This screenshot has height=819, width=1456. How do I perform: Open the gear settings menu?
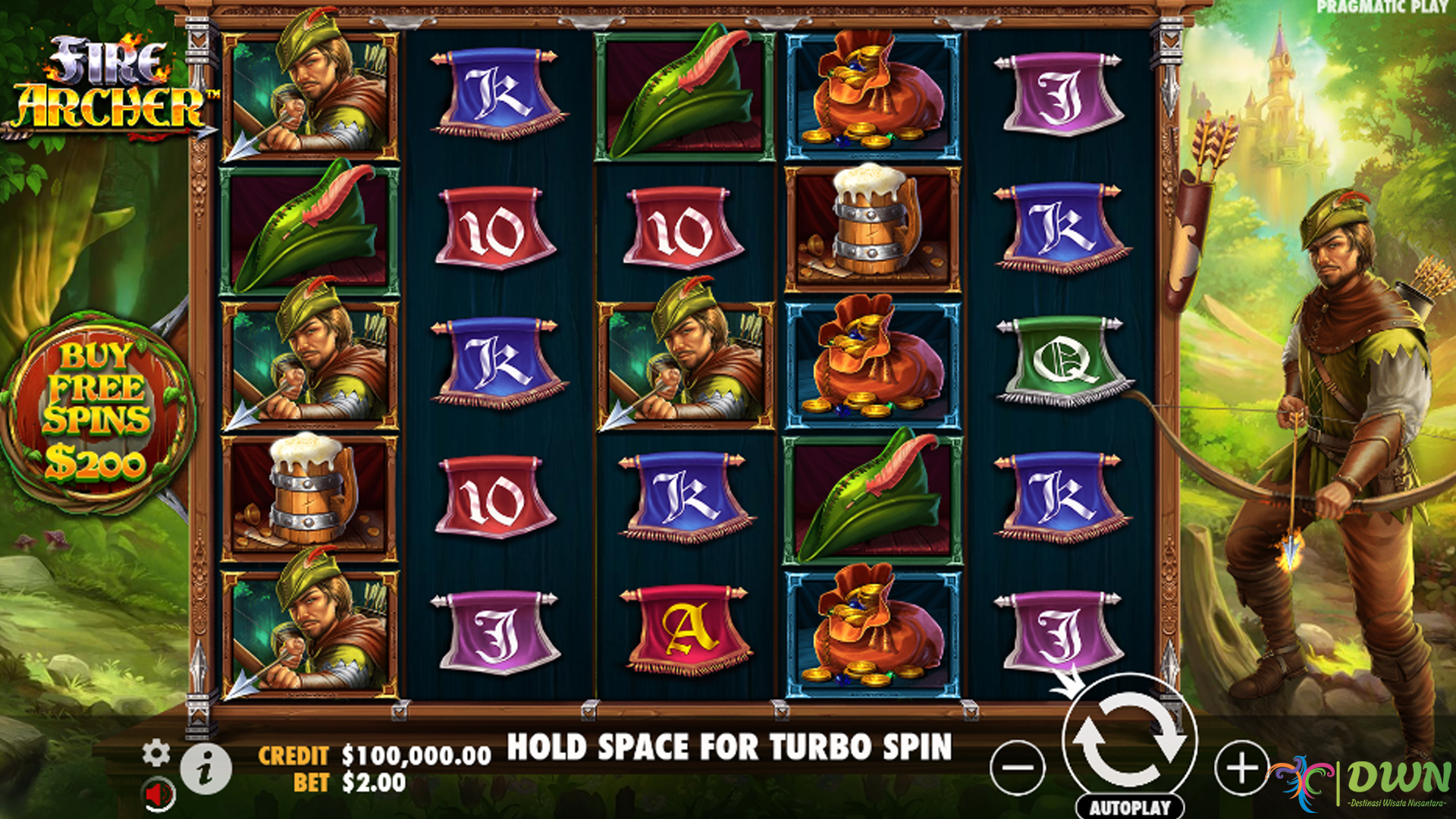point(156,753)
